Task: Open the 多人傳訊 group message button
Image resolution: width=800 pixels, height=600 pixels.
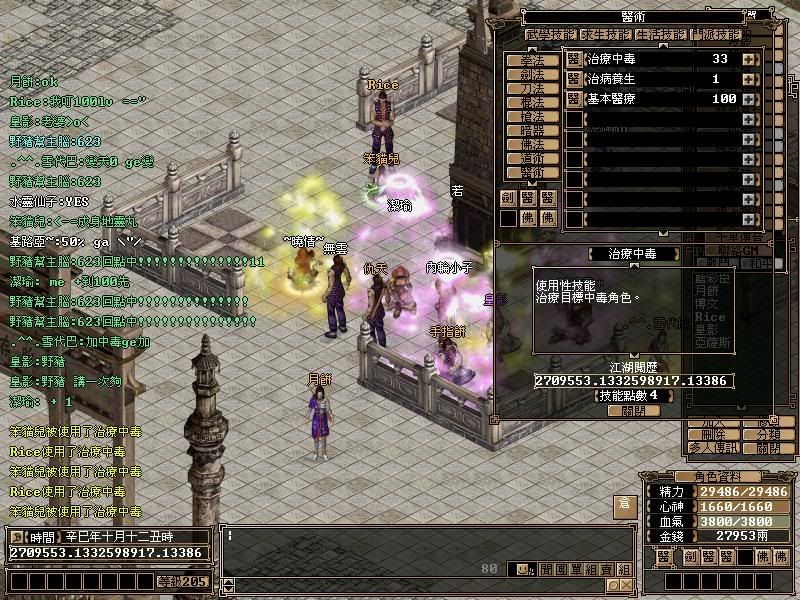Action: (713, 449)
